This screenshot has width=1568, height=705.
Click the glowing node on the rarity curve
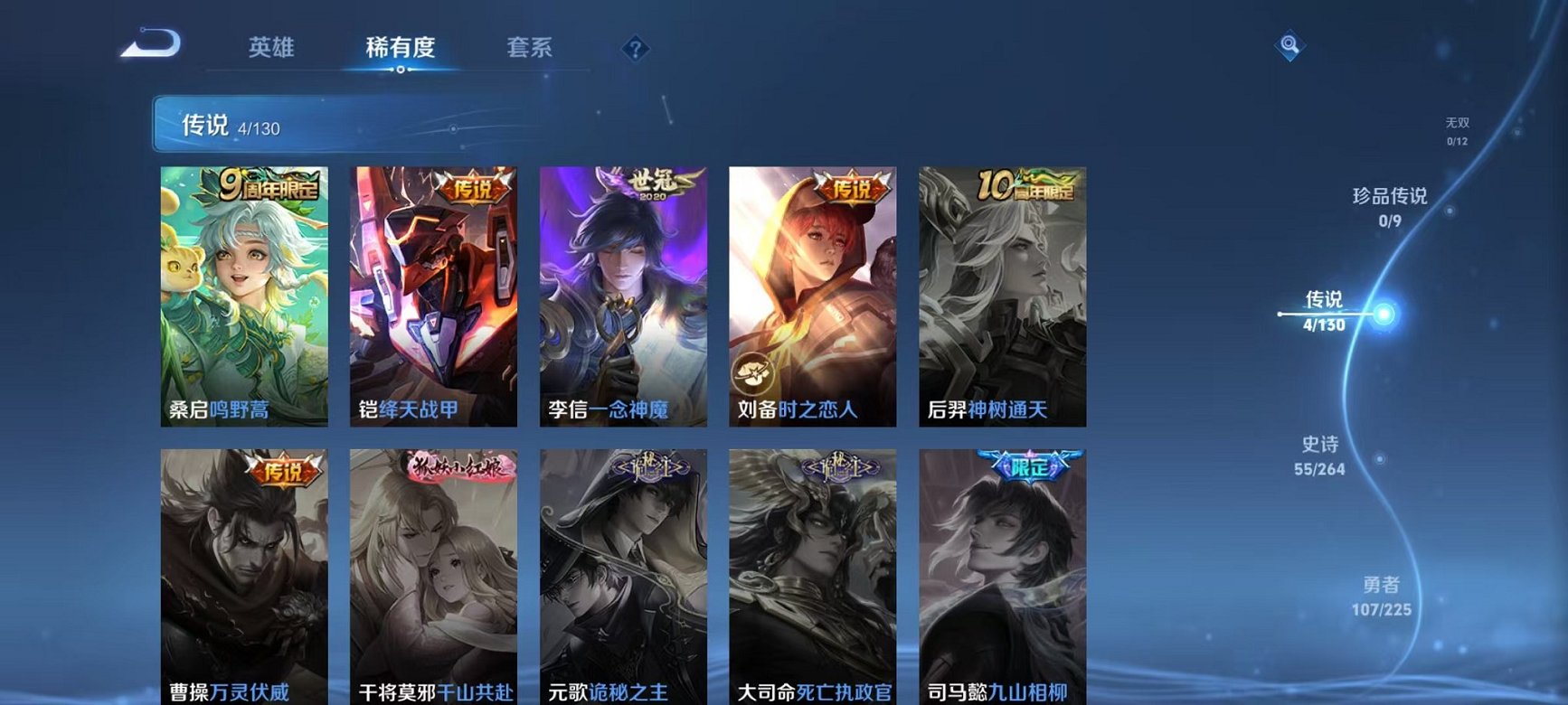coord(1382,312)
